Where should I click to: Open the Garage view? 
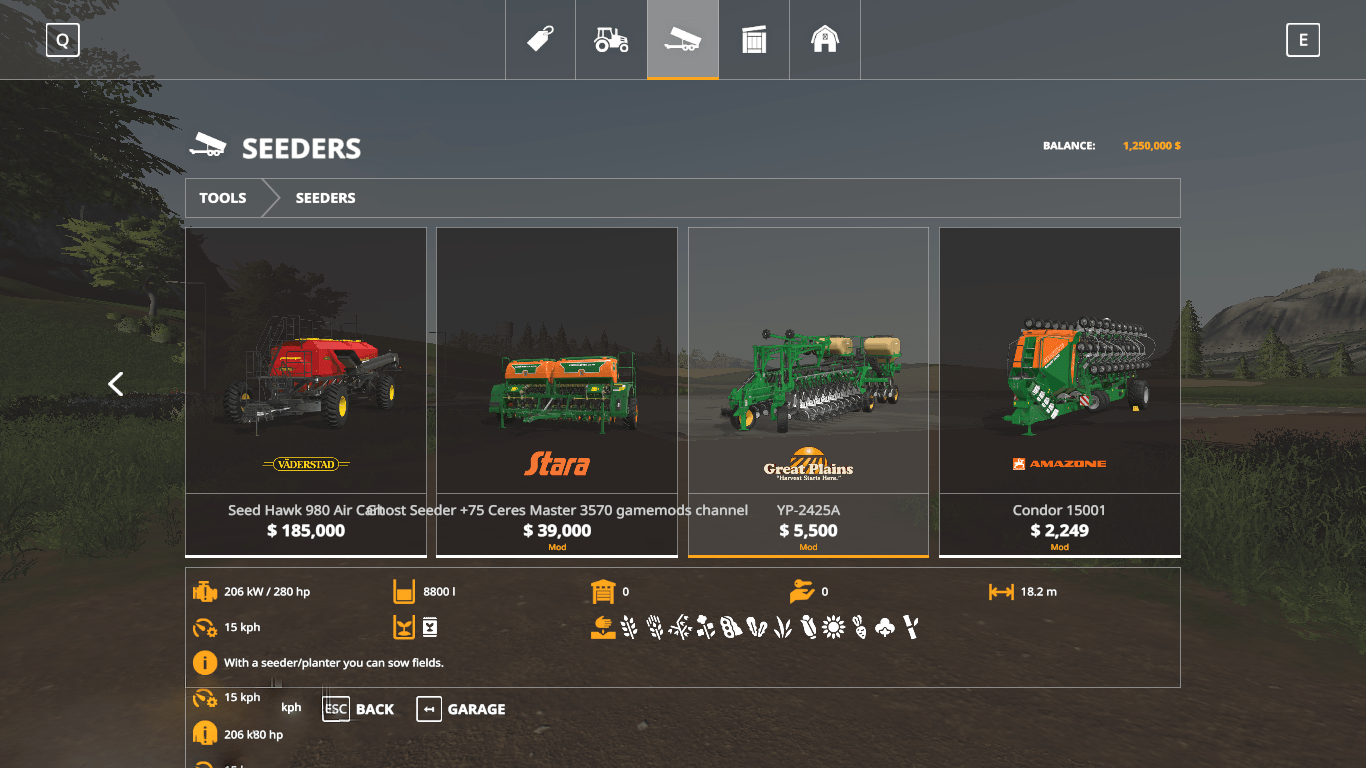tap(461, 709)
